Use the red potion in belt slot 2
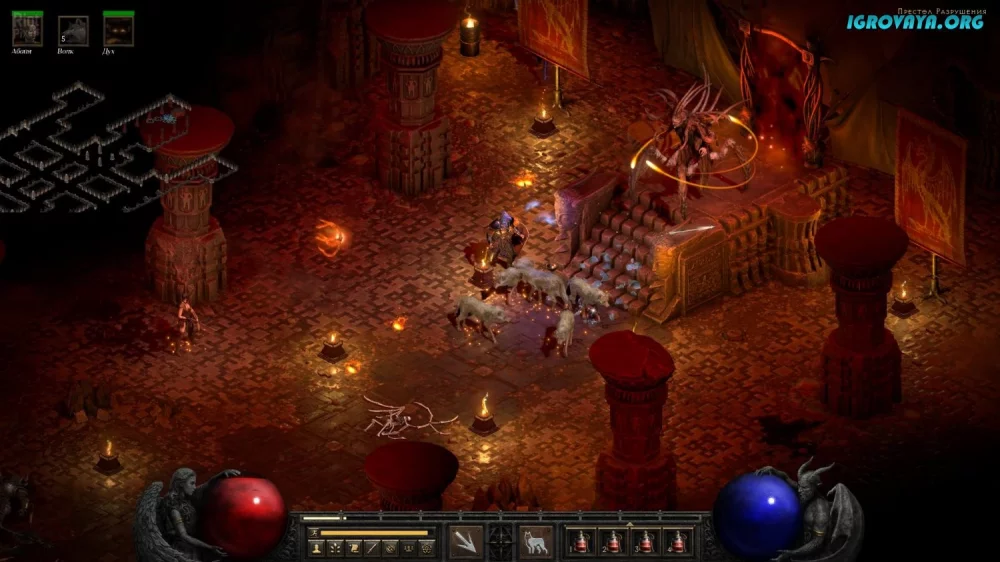The height and width of the screenshot is (562, 1000). click(x=614, y=542)
